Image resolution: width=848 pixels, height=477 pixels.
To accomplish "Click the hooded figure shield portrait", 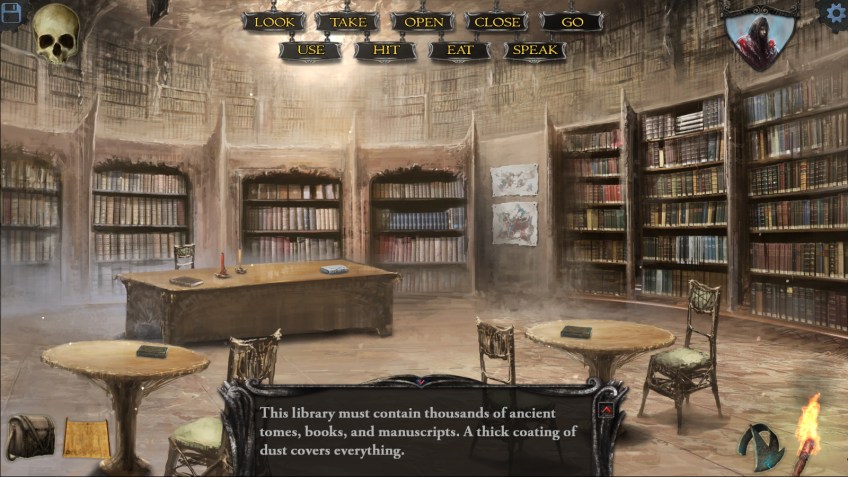I will pos(761,39).
